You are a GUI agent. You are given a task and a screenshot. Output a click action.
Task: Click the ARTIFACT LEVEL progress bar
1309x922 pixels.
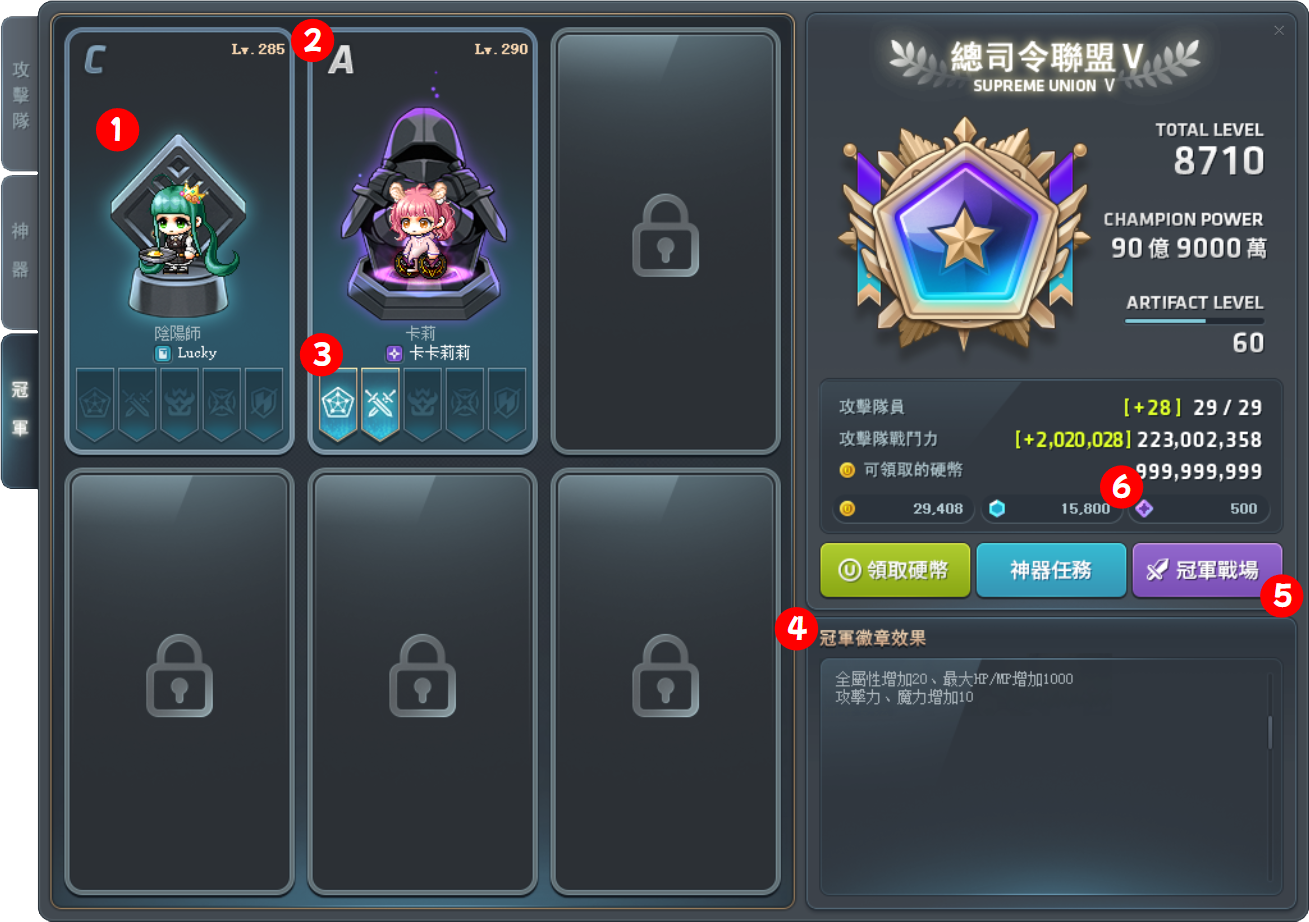1195,321
